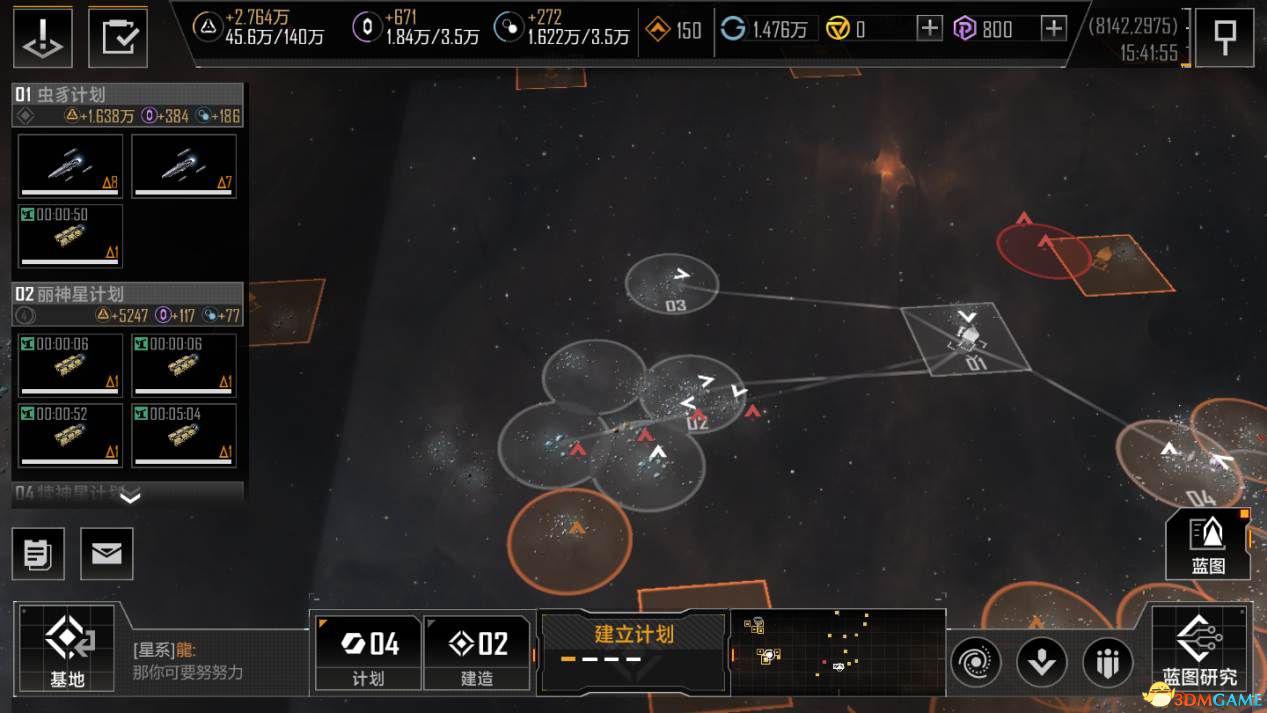1267x713 pixels.
Task: Open the 建造 02 build queue
Action: (x=477, y=651)
